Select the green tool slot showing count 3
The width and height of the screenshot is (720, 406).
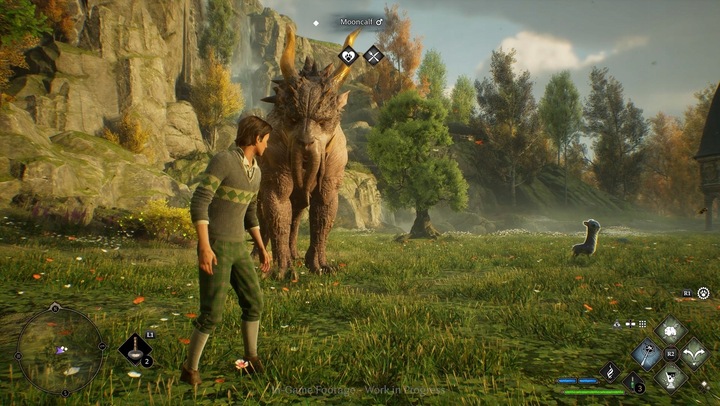point(632,381)
